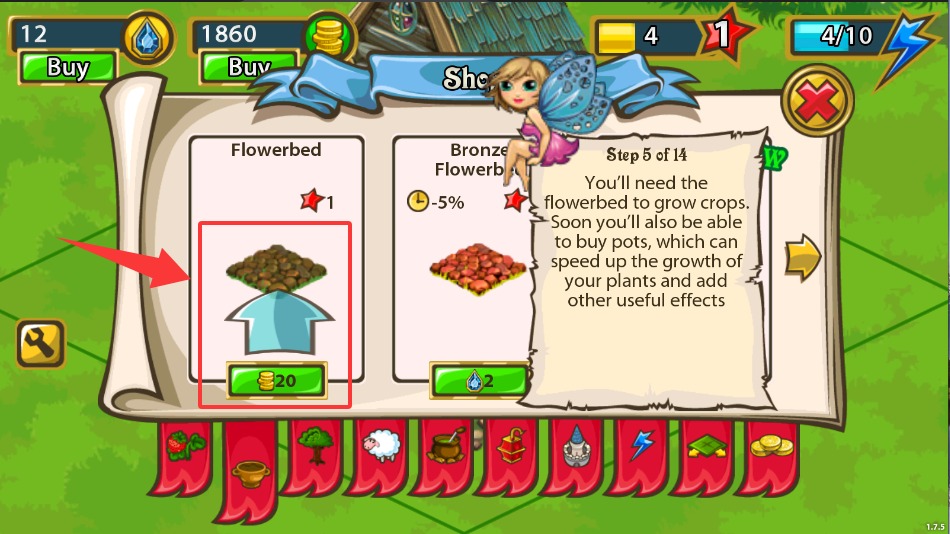Buy the Flowerbed for 20 coins
The height and width of the screenshot is (534, 950).
coord(276,381)
